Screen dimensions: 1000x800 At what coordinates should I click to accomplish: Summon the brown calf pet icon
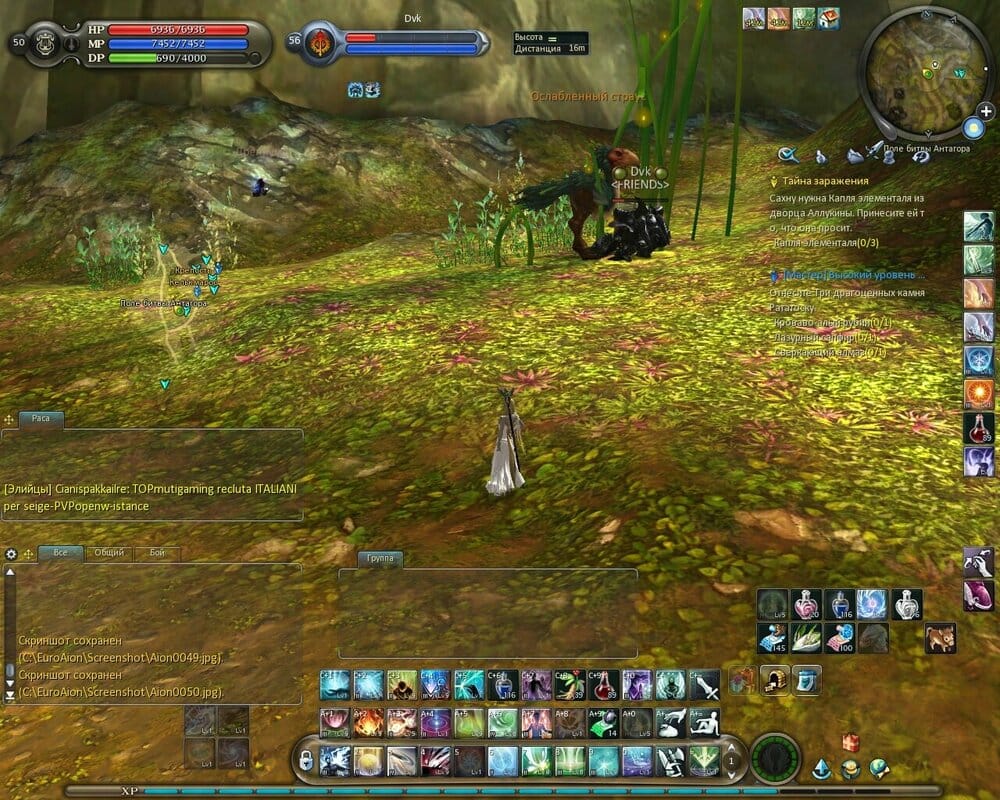pos(940,637)
